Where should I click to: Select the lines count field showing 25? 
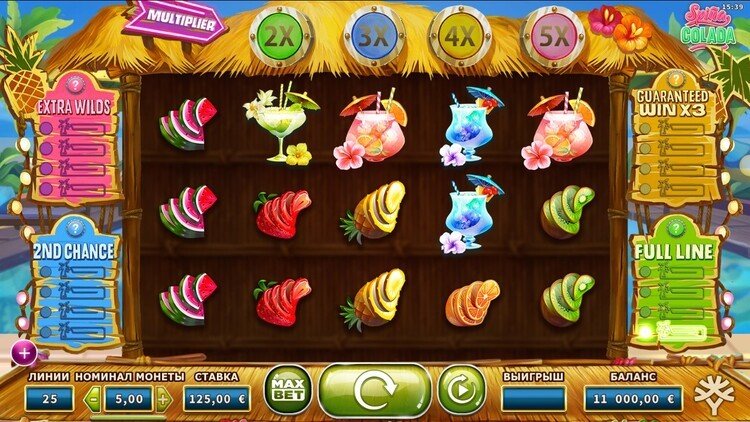point(49,399)
